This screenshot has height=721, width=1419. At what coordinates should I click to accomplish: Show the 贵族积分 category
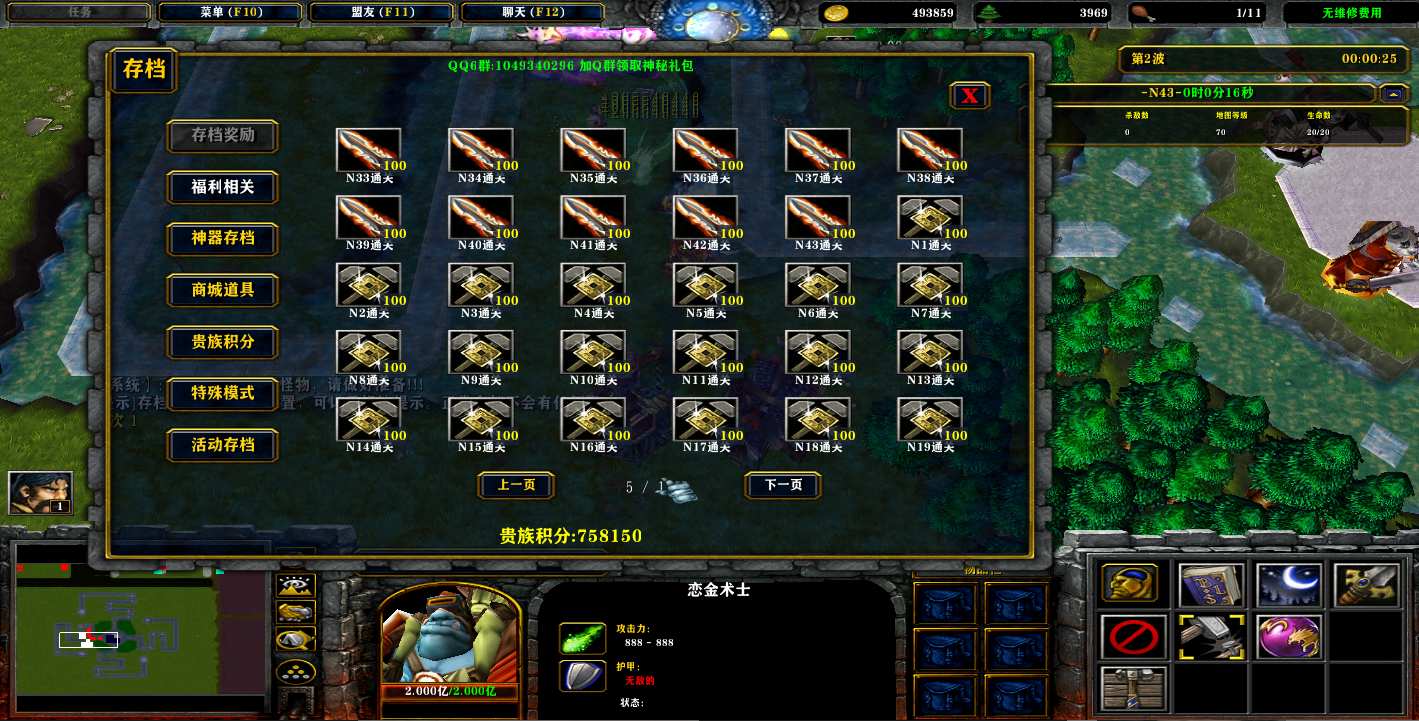222,342
